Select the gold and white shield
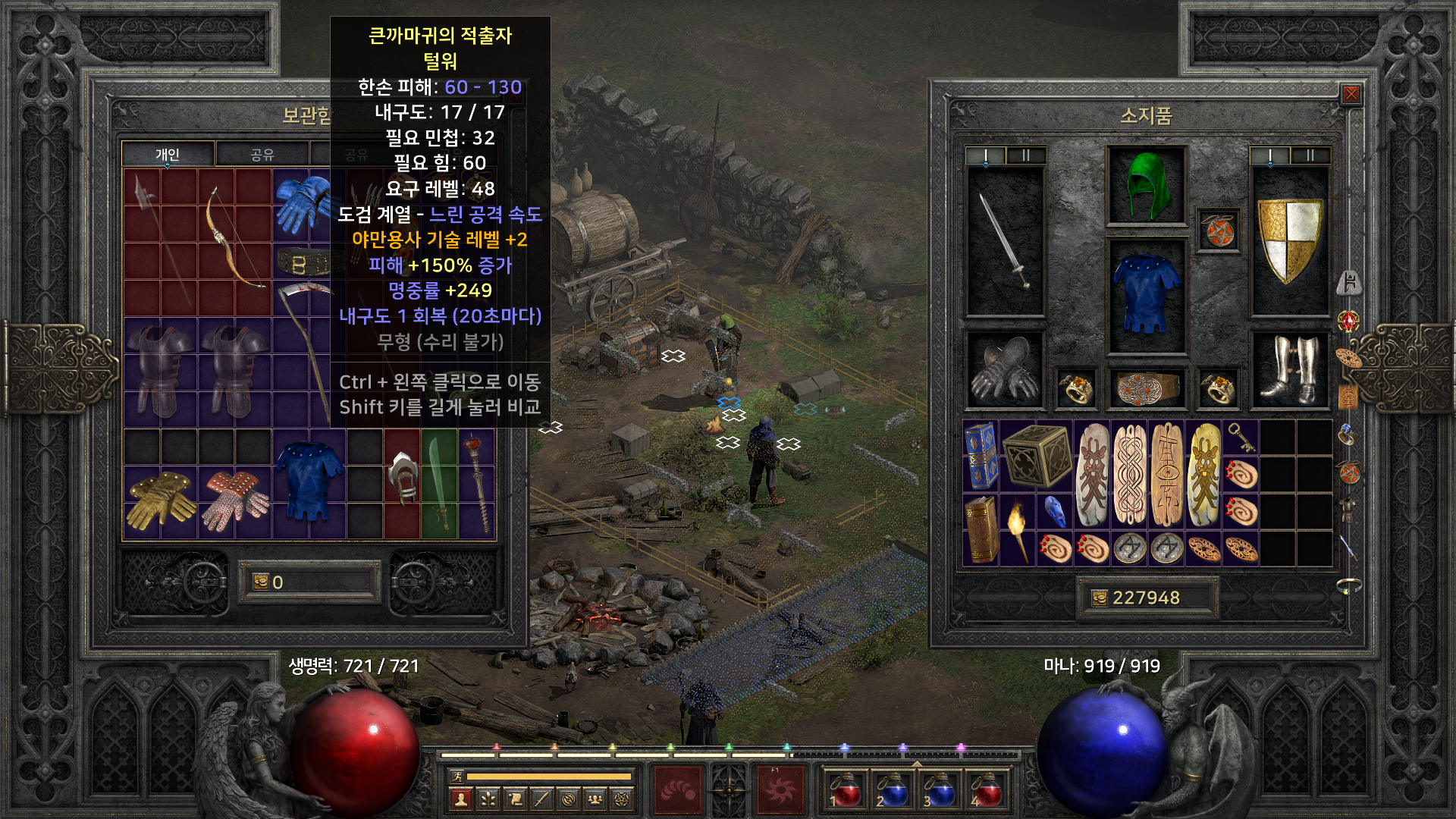Viewport: 1456px width, 819px height. 1289,240
